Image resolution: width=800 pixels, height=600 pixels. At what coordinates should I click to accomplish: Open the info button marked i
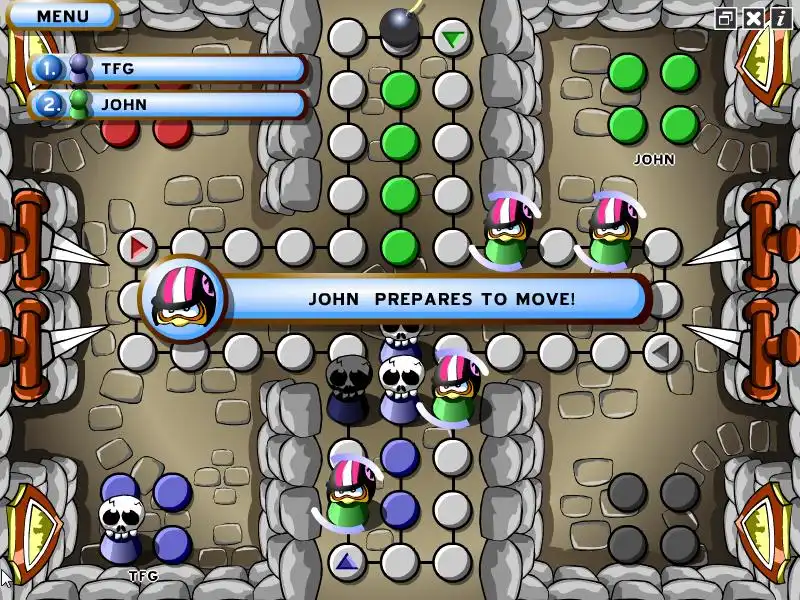[x=780, y=18]
